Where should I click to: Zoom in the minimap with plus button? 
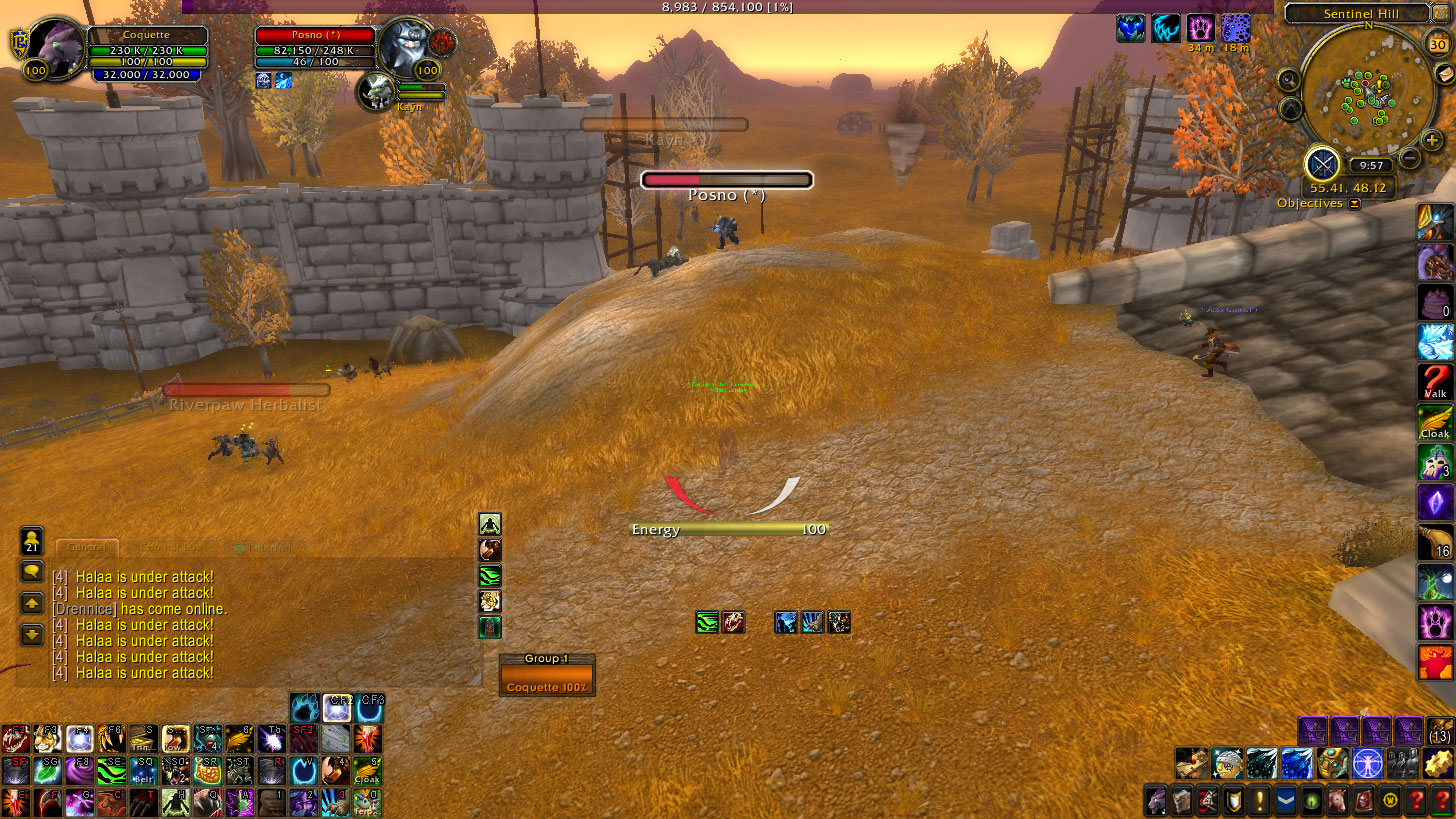click(x=1433, y=140)
